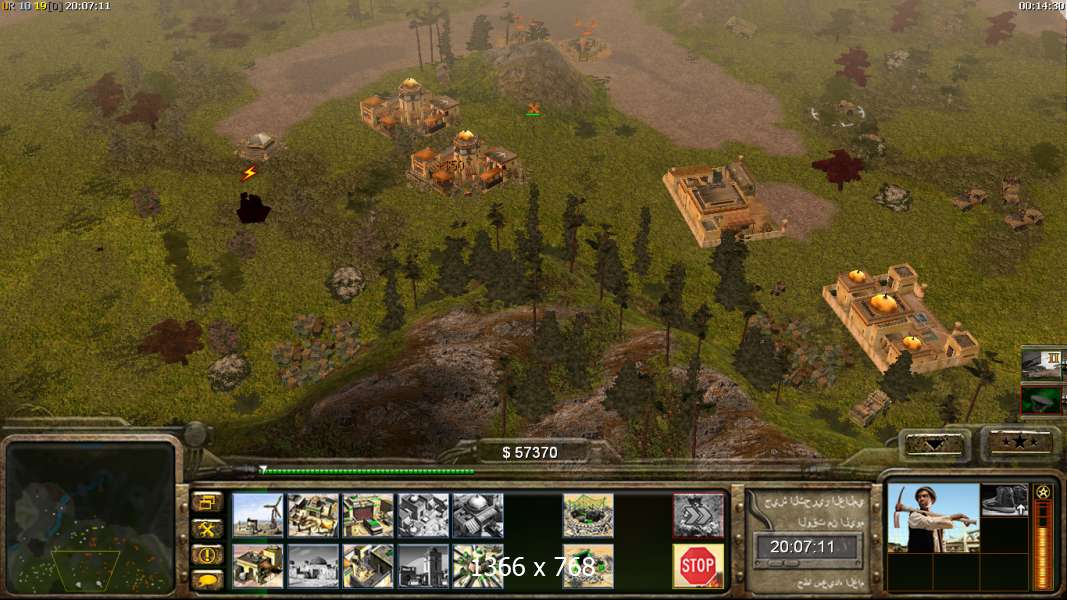Toggle the control bar with the down-arrow button
The width and height of the screenshot is (1067, 600).
tap(935, 444)
